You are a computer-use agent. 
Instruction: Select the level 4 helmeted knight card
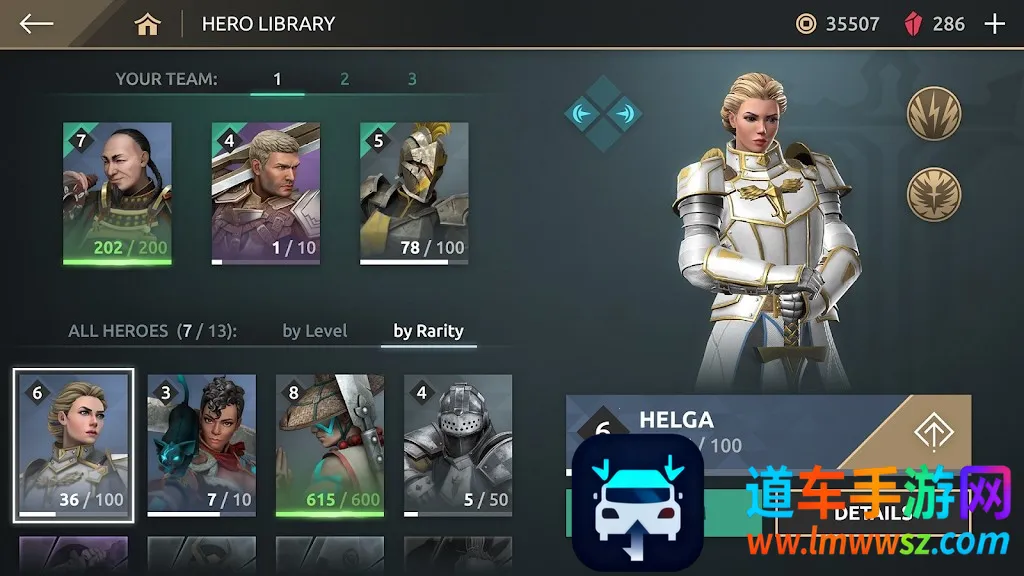[458, 445]
